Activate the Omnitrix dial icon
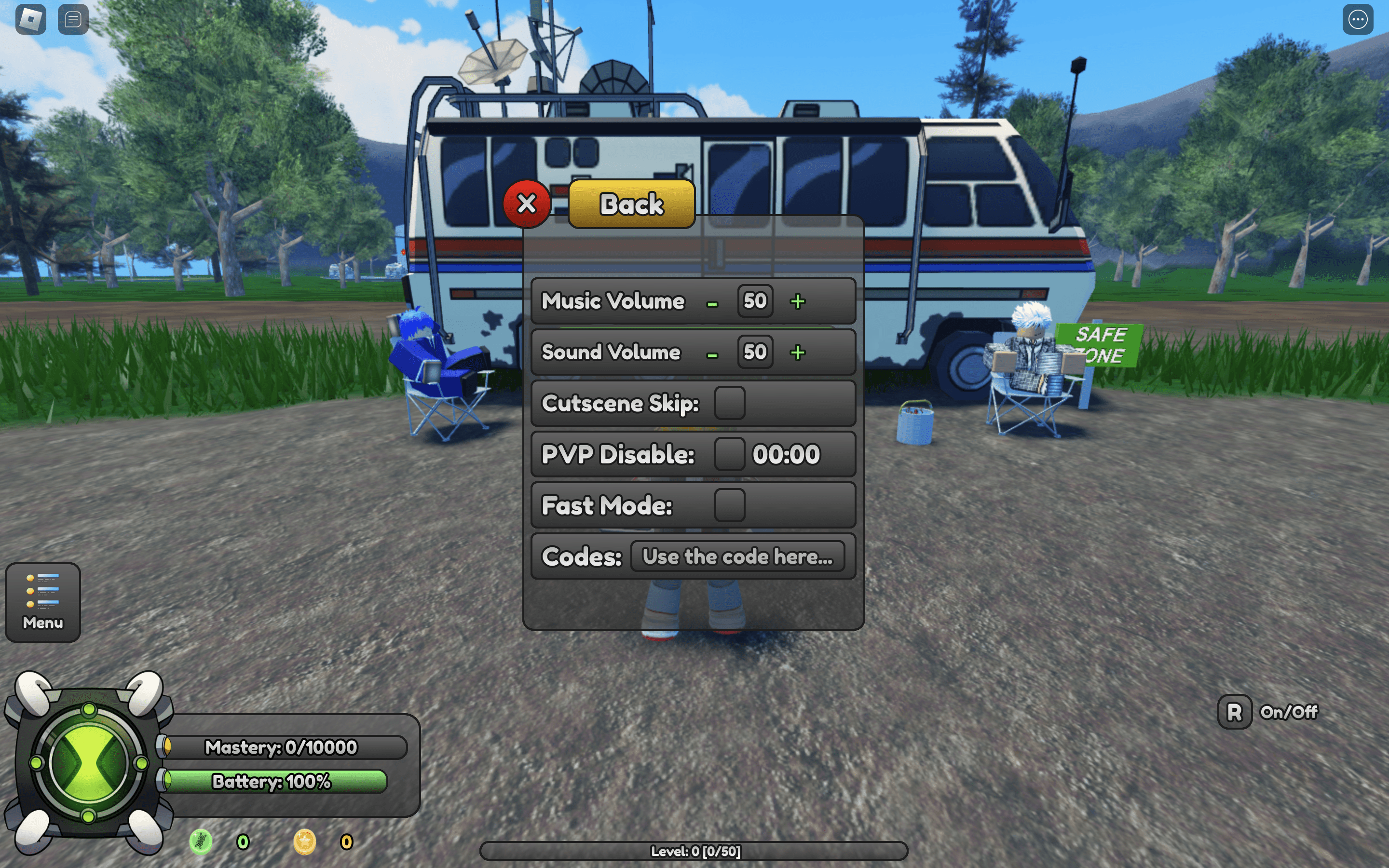This screenshot has height=868, width=1389. click(89, 763)
